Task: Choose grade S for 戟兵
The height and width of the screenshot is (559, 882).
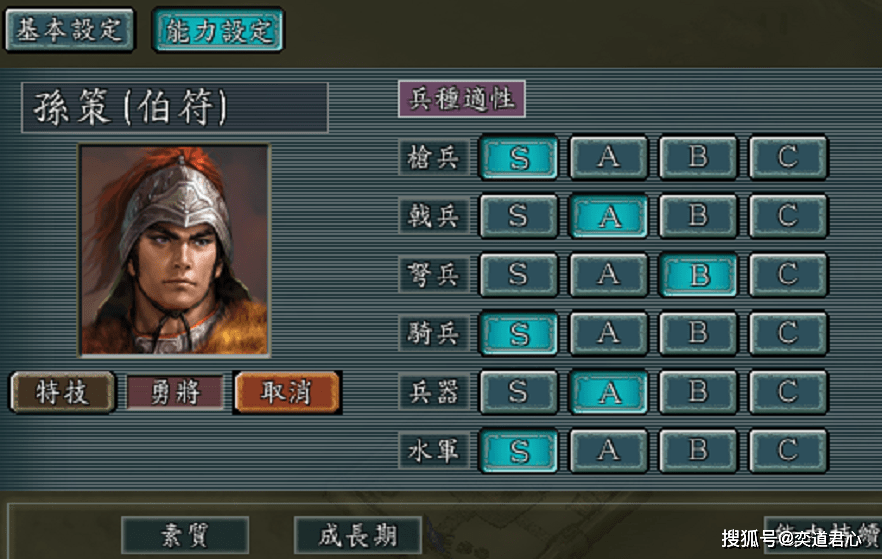Action: 518,216
